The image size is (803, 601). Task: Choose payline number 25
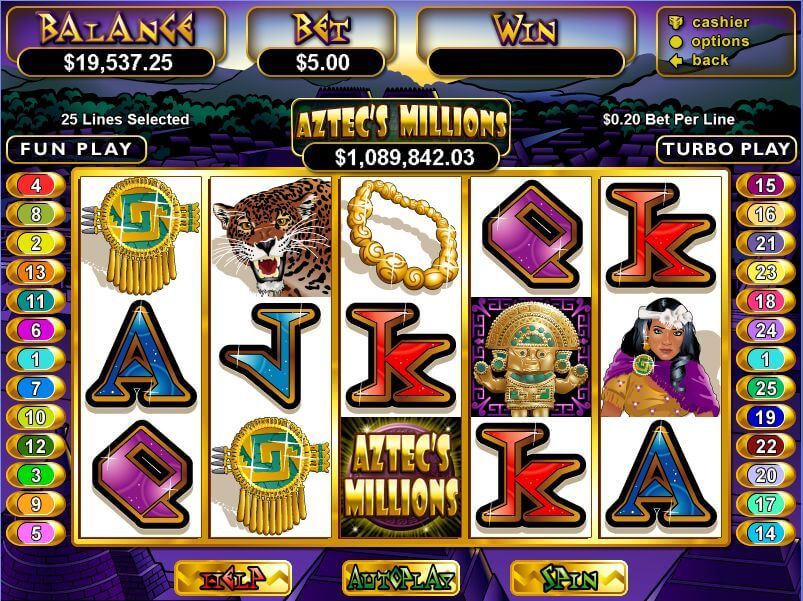click(x=765, y=388)
